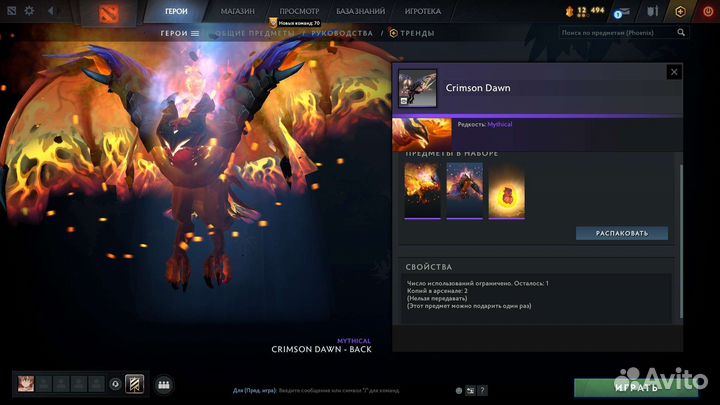Open the player profile avatar
Viewport: 720px width, 405px height.
click(26, 383)
